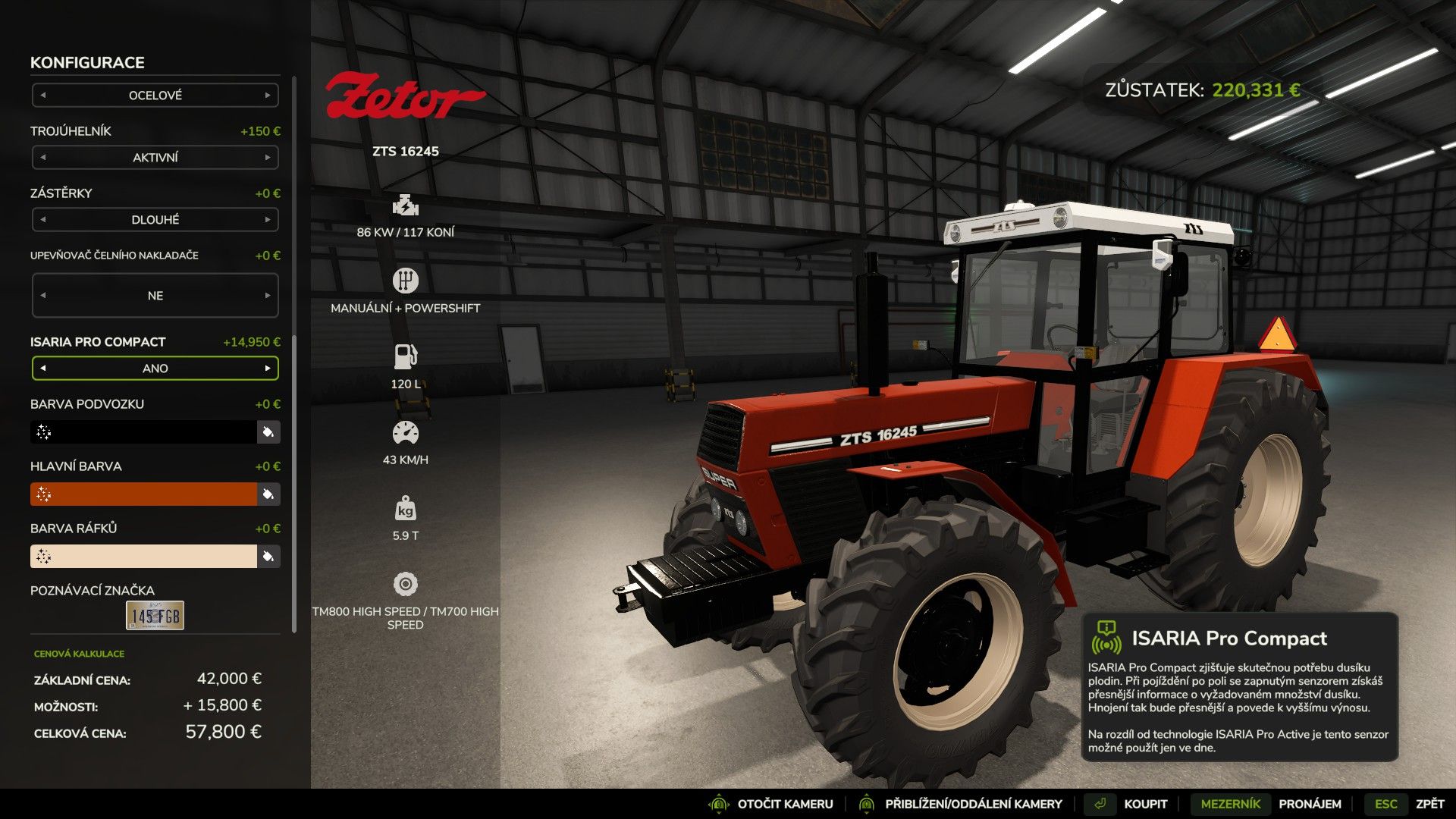Switch TROJÚHELNÍK setting to AKTIVNÍ
The image size is (1456, 819).
(x=155, y=158)
